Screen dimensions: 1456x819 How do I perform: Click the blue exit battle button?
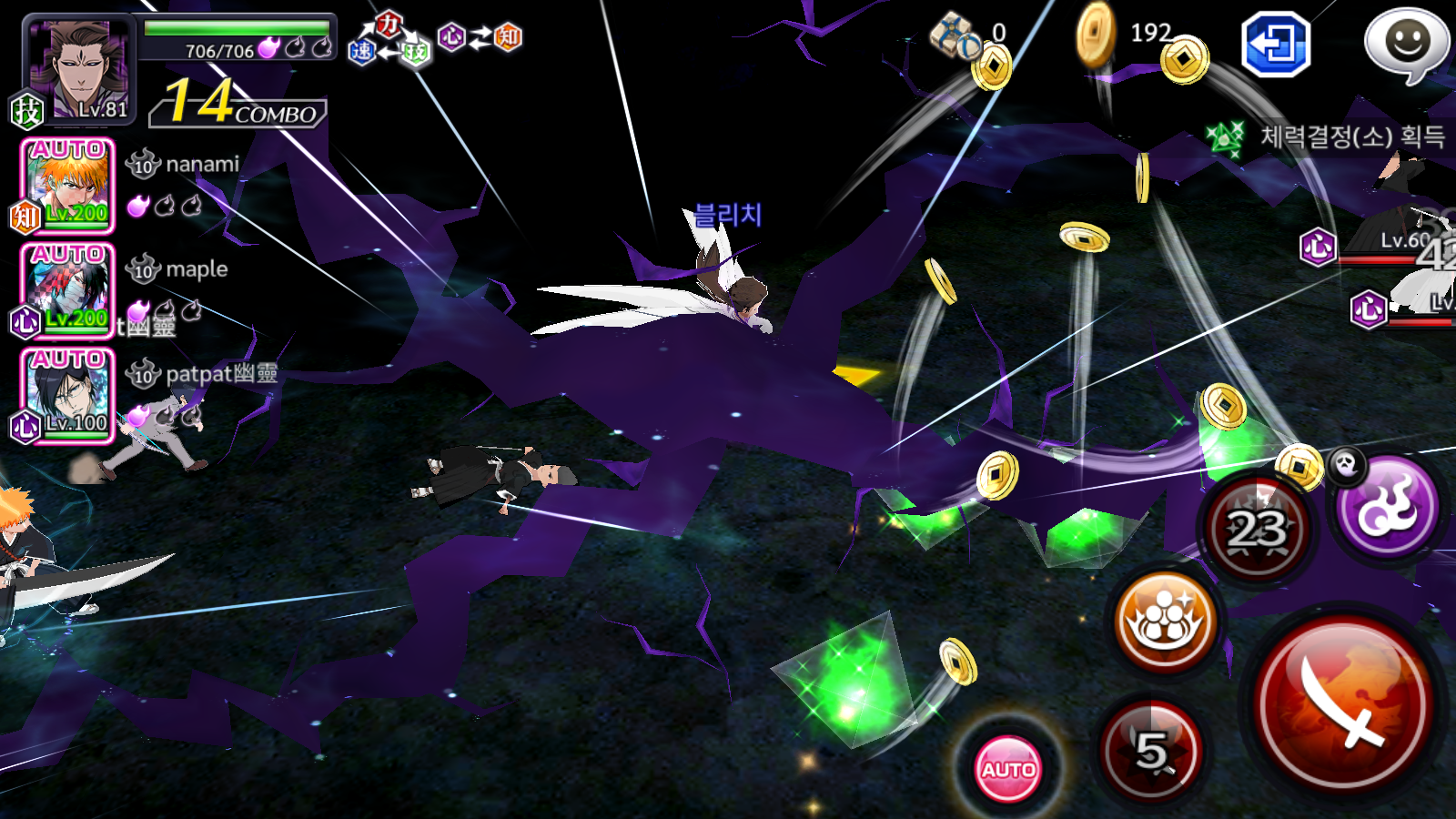(x=1276, y=44)
